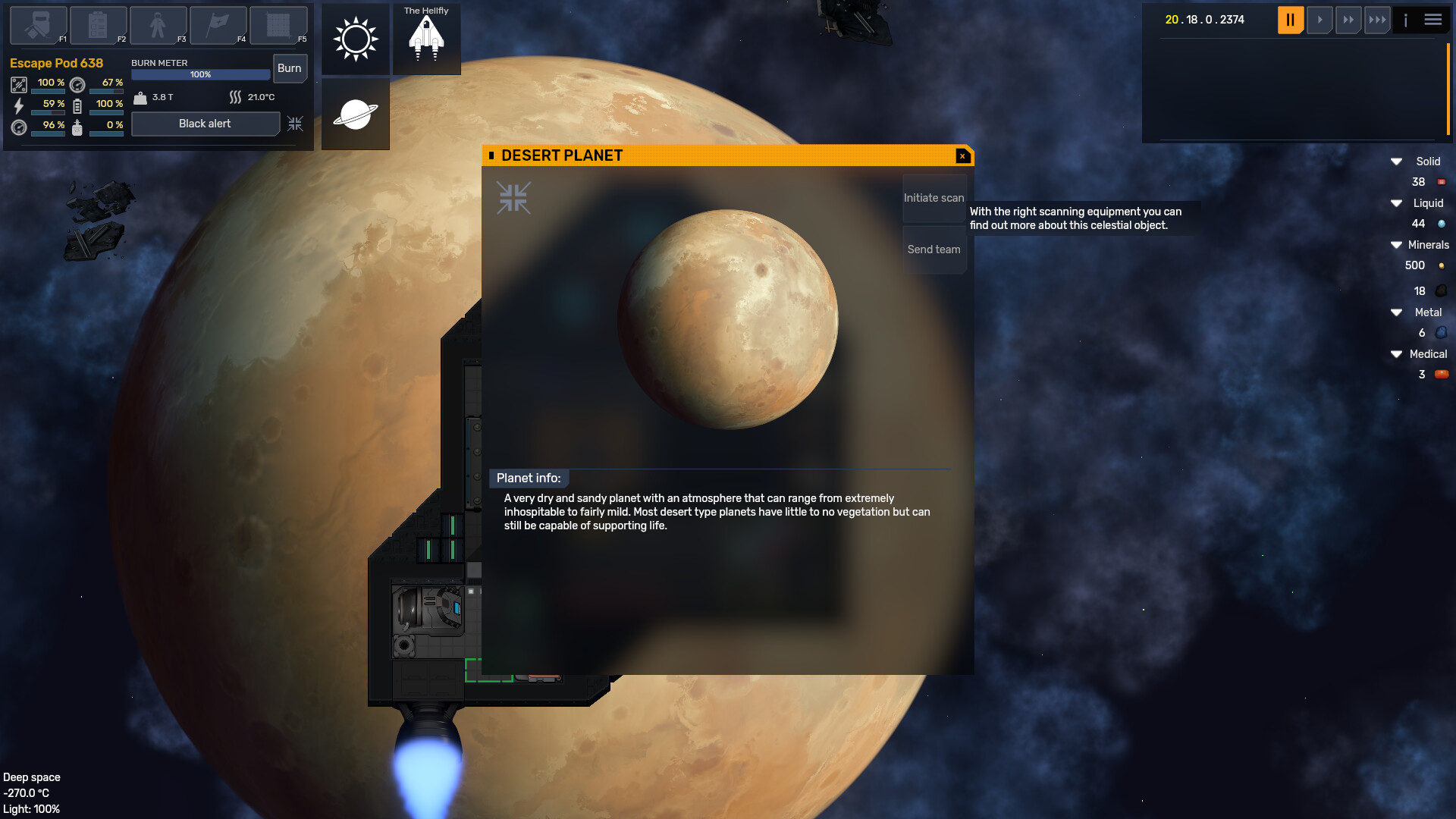Send team to the Desert Planet
The image size is (1456, 819).
point(934,249)
